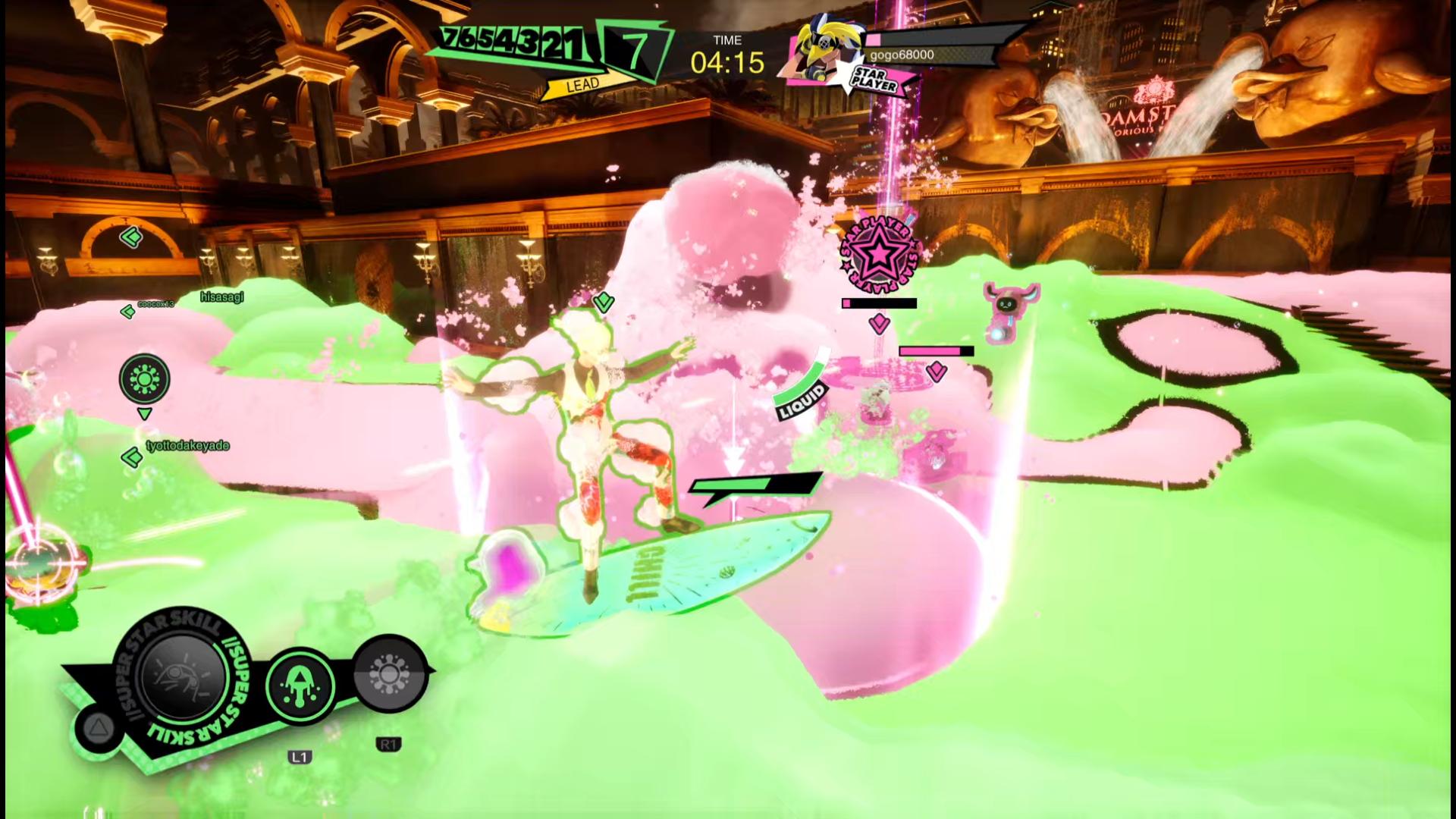The image size is (1456, 819).
Task: Select the pink Star Player star badge
Action: [x=878, y=256]
